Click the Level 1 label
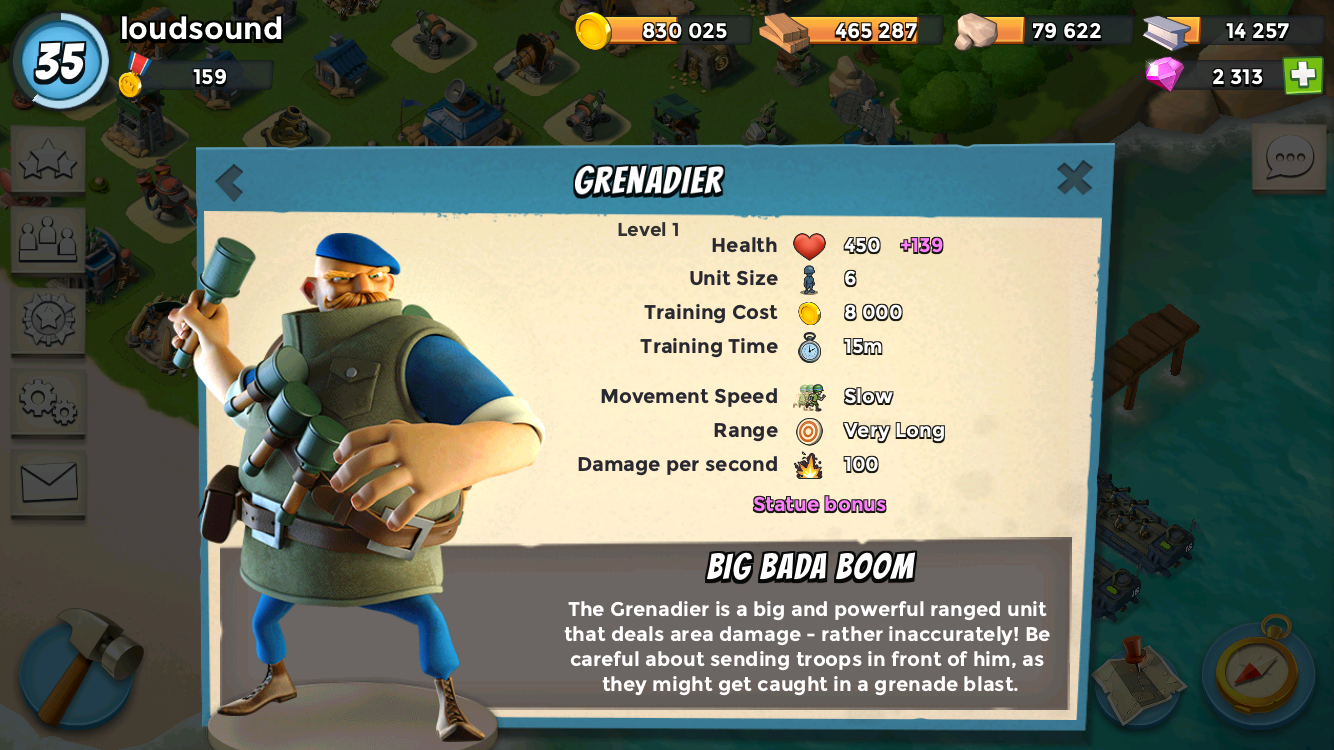Screen dimensions: 1334x750 click(x=647, y=228)
